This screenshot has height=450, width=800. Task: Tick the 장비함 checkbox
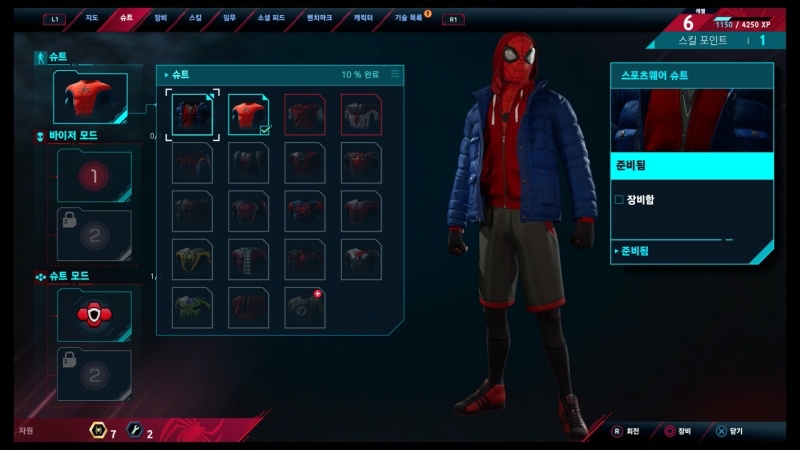pos(619,200)
